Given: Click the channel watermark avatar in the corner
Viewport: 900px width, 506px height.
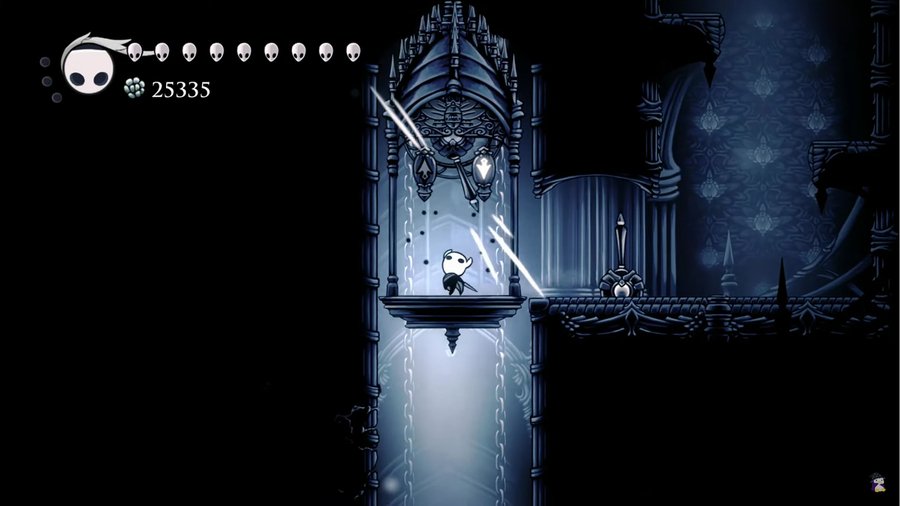Looking at the screenshot, I should click(x=876, y=483).
